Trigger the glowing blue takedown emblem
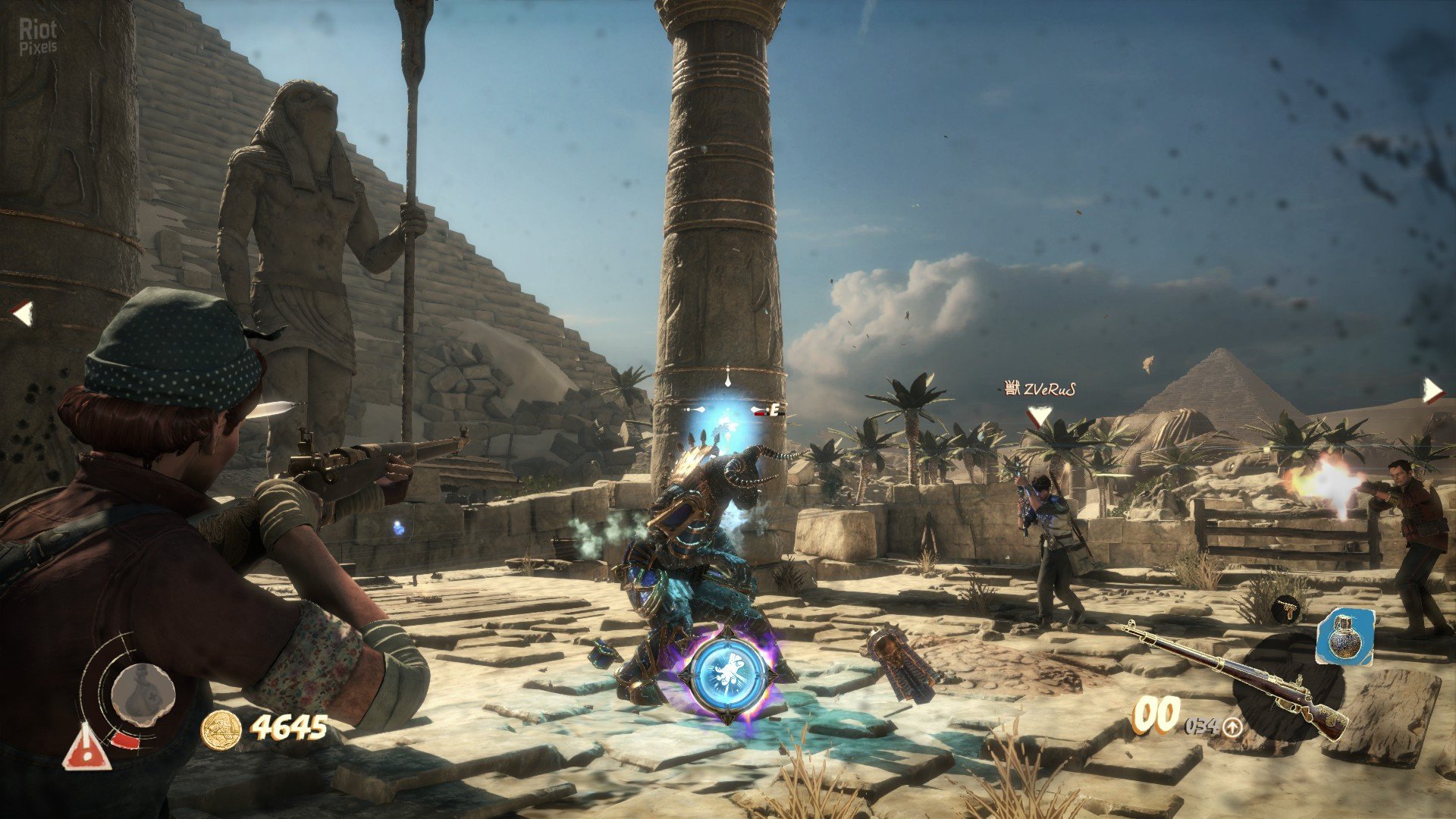The image size is (1456, 819). click(x=727, y=673)
